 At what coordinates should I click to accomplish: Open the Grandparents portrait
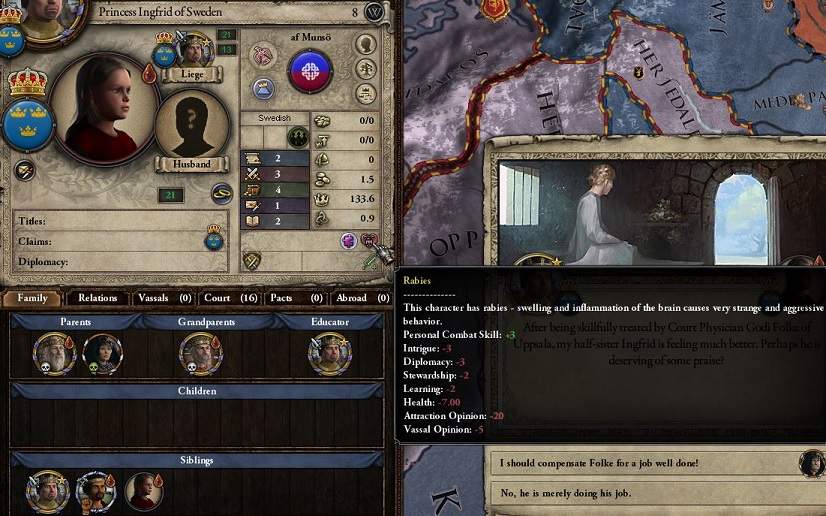point(200,354)
